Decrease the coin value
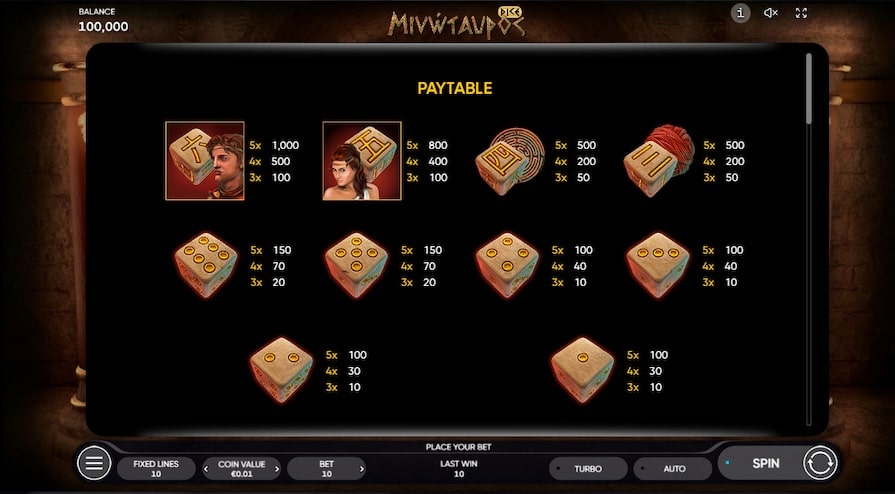The width and height of the screenshot is (895, 494). [x=208, y=468]
